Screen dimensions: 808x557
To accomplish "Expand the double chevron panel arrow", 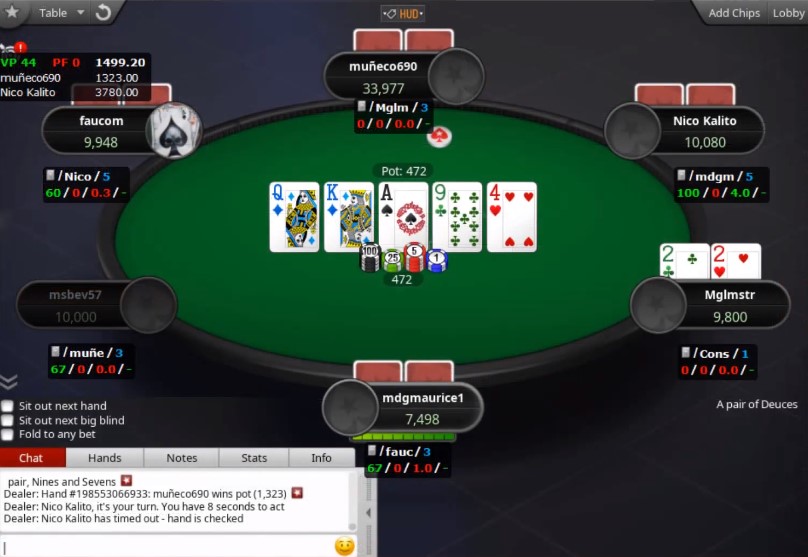I will coord(9,381).
